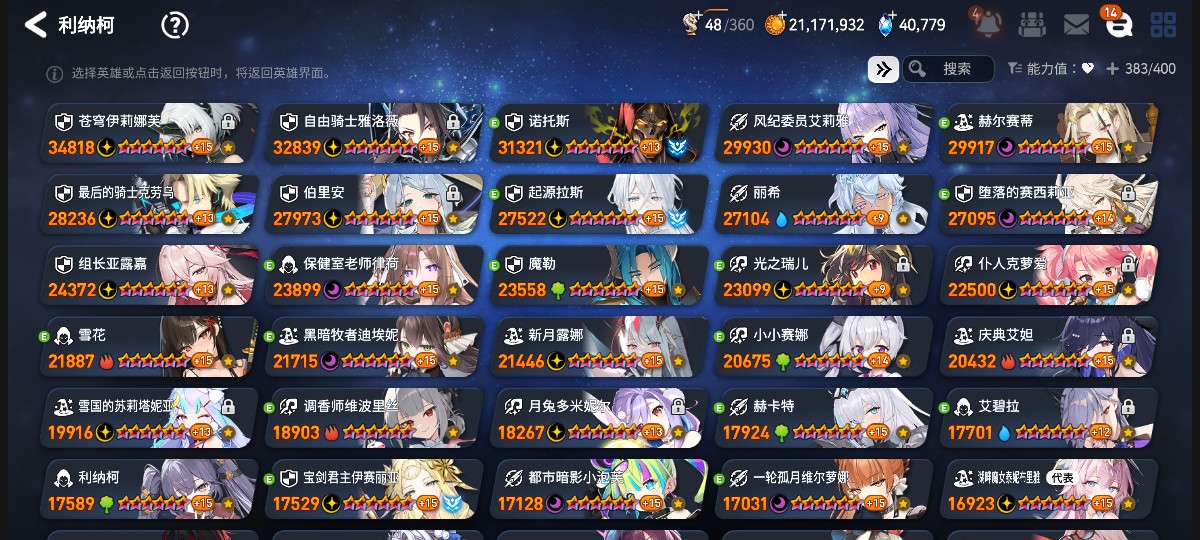Open the envelope mail icon
This screenshot has height=540, width=1200.
(x=1076, y=25)
